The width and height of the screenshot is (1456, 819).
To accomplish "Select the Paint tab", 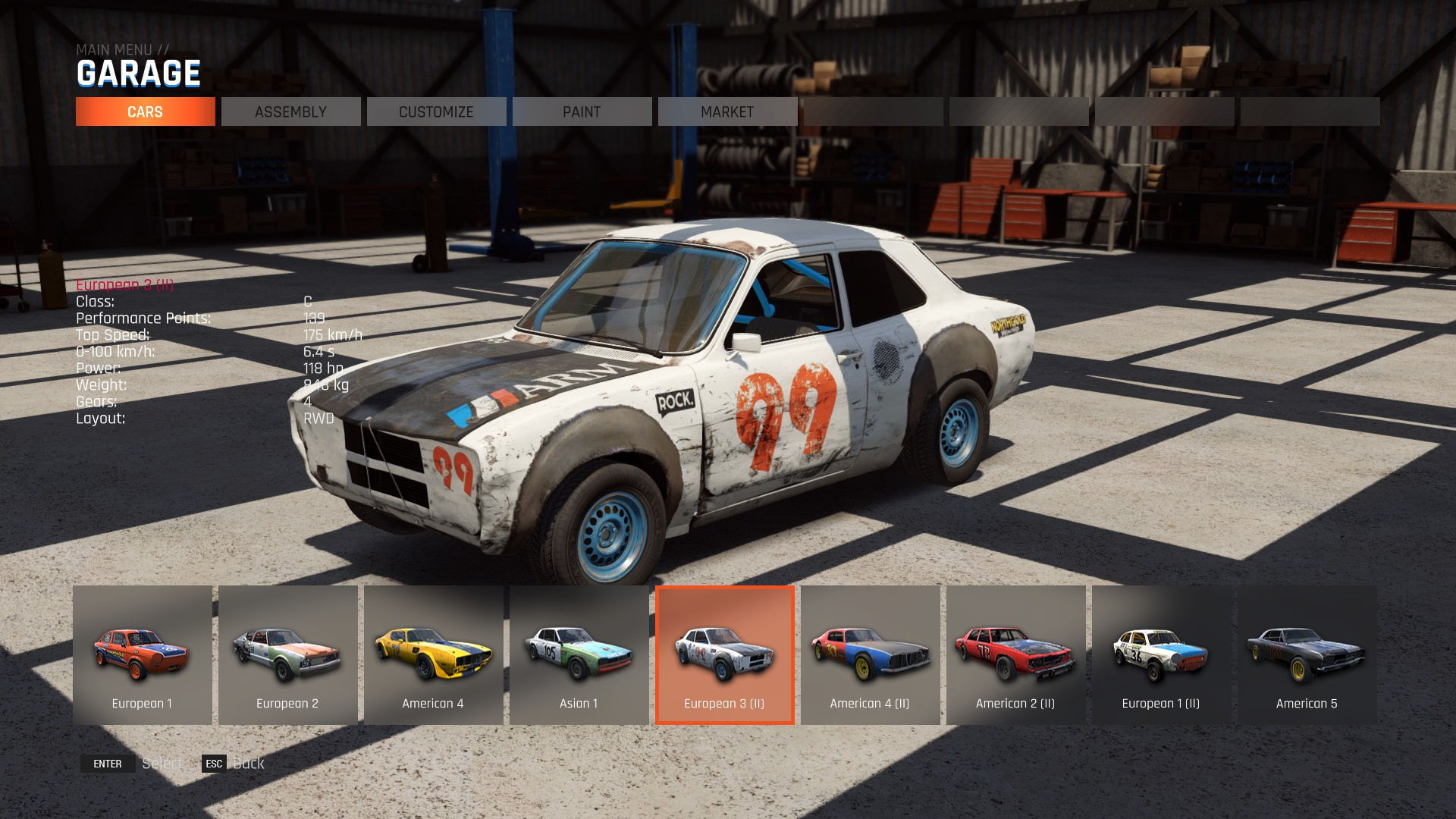I will pos(582,111).
